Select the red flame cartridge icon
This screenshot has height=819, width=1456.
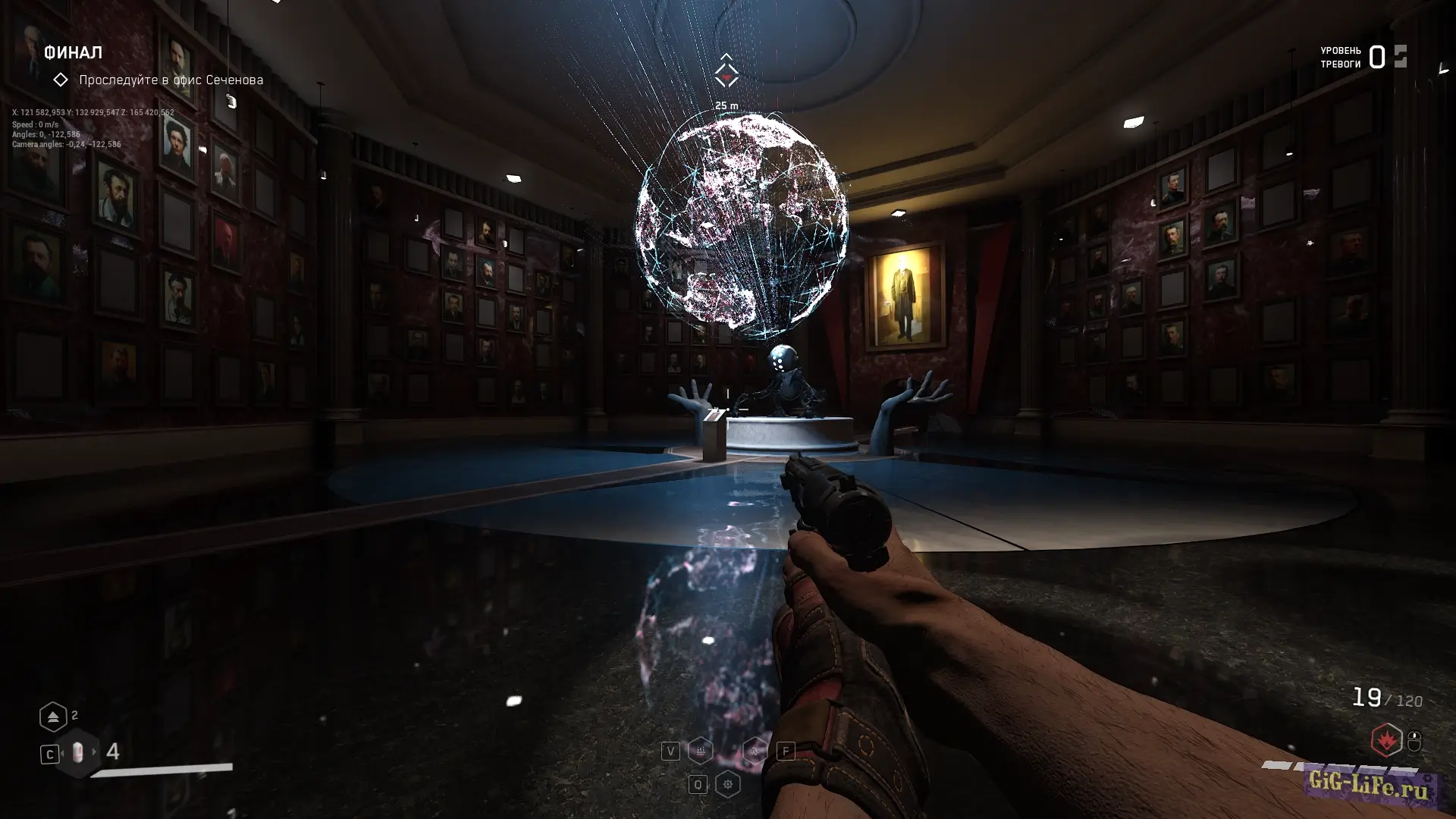(x=1385, y=739)
